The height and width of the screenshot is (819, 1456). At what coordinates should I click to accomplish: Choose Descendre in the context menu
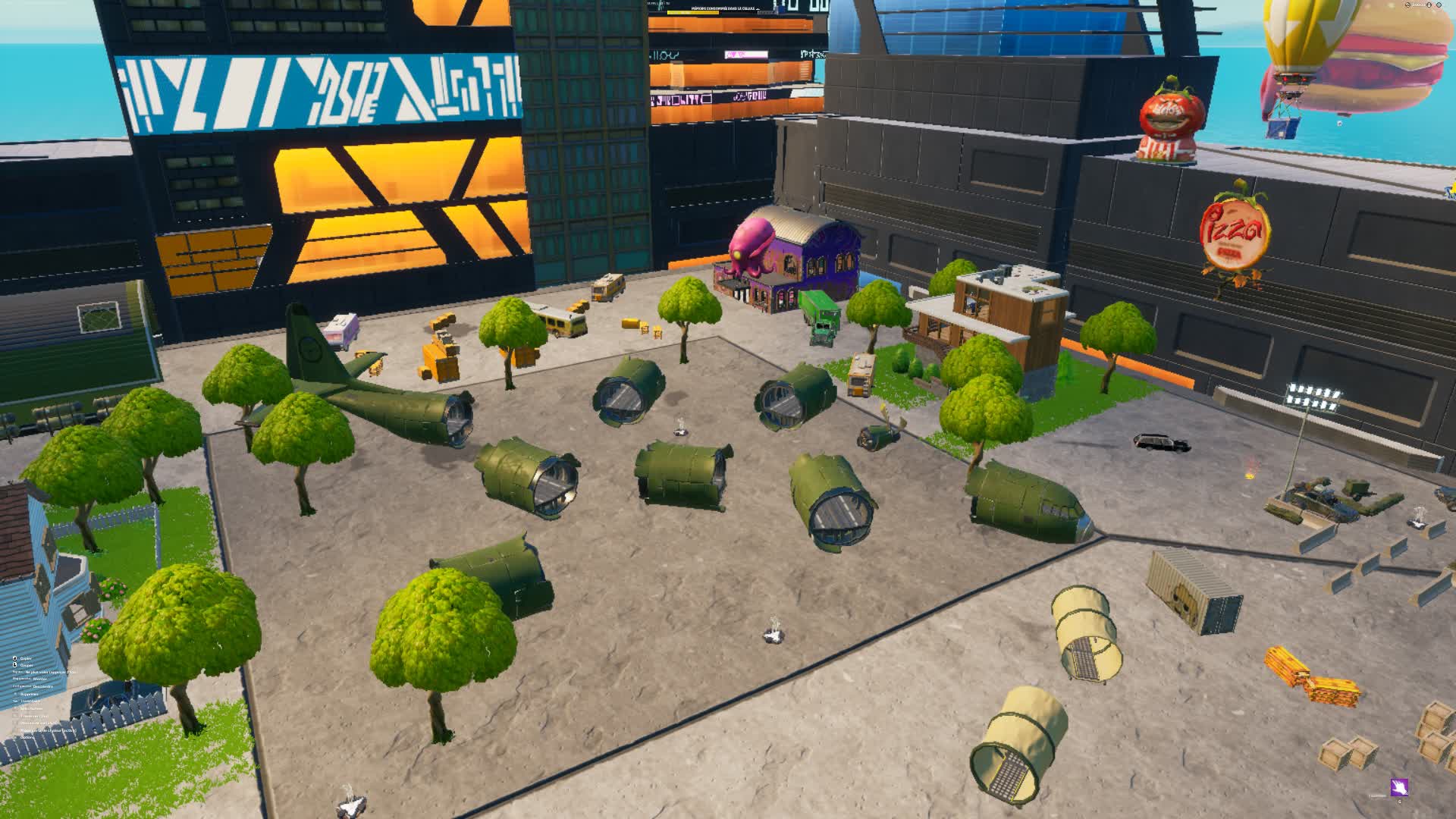point(42,686)
